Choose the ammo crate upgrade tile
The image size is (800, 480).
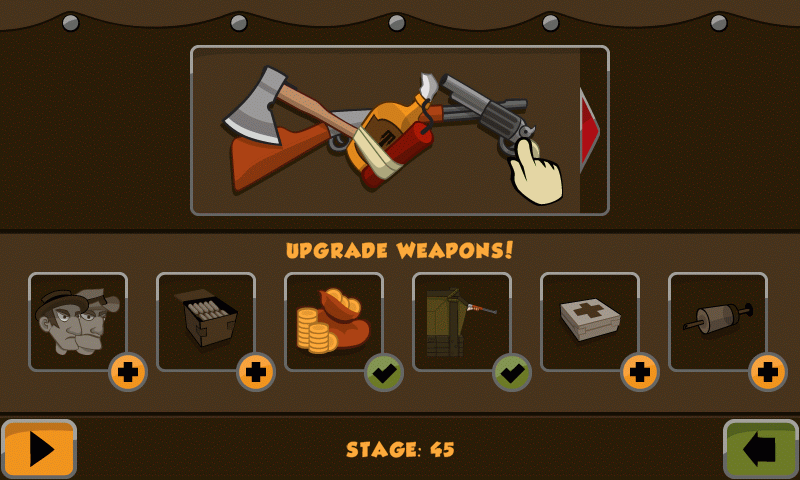click(205, 320)
